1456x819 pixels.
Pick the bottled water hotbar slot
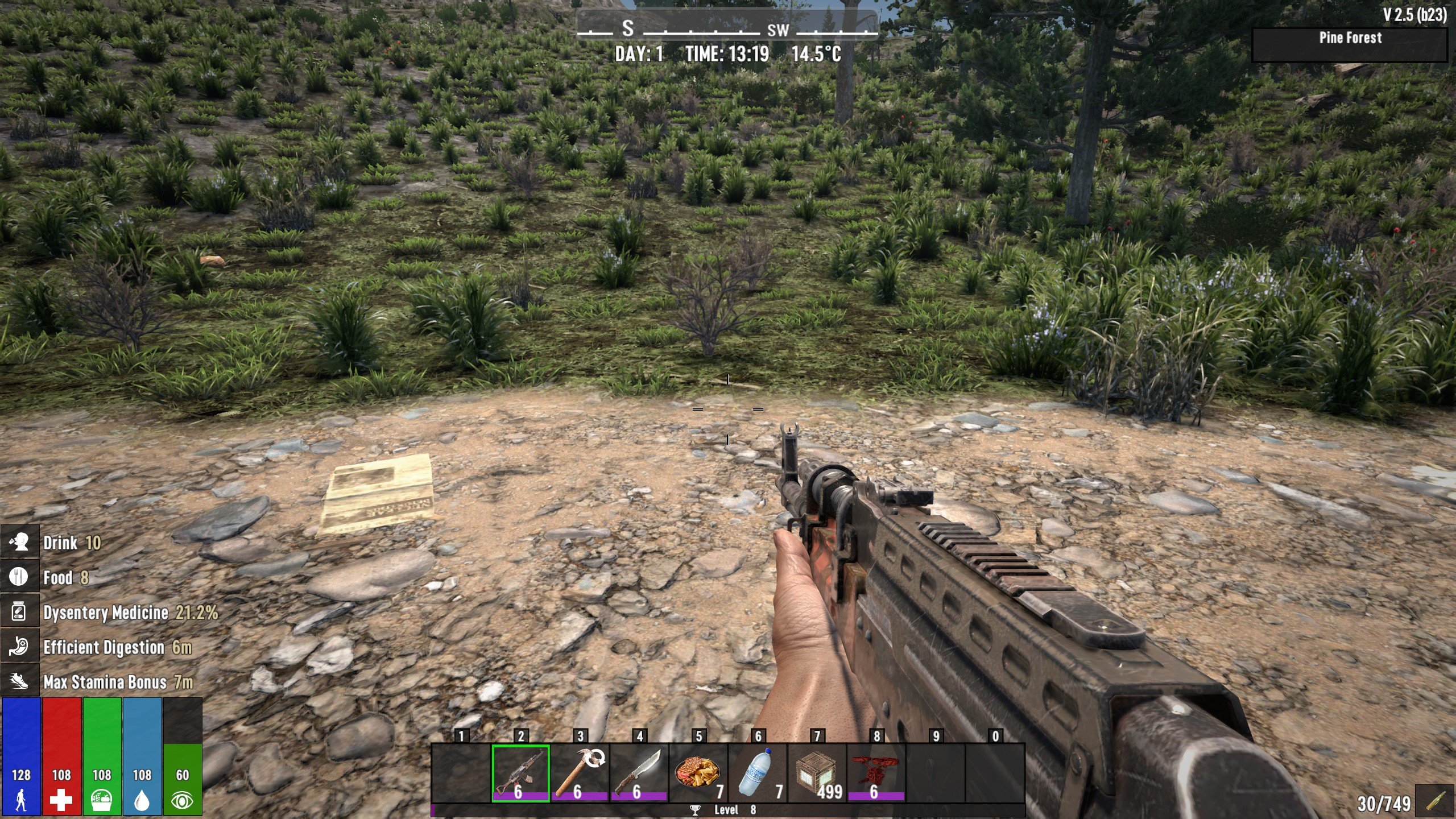coord(758,773)
